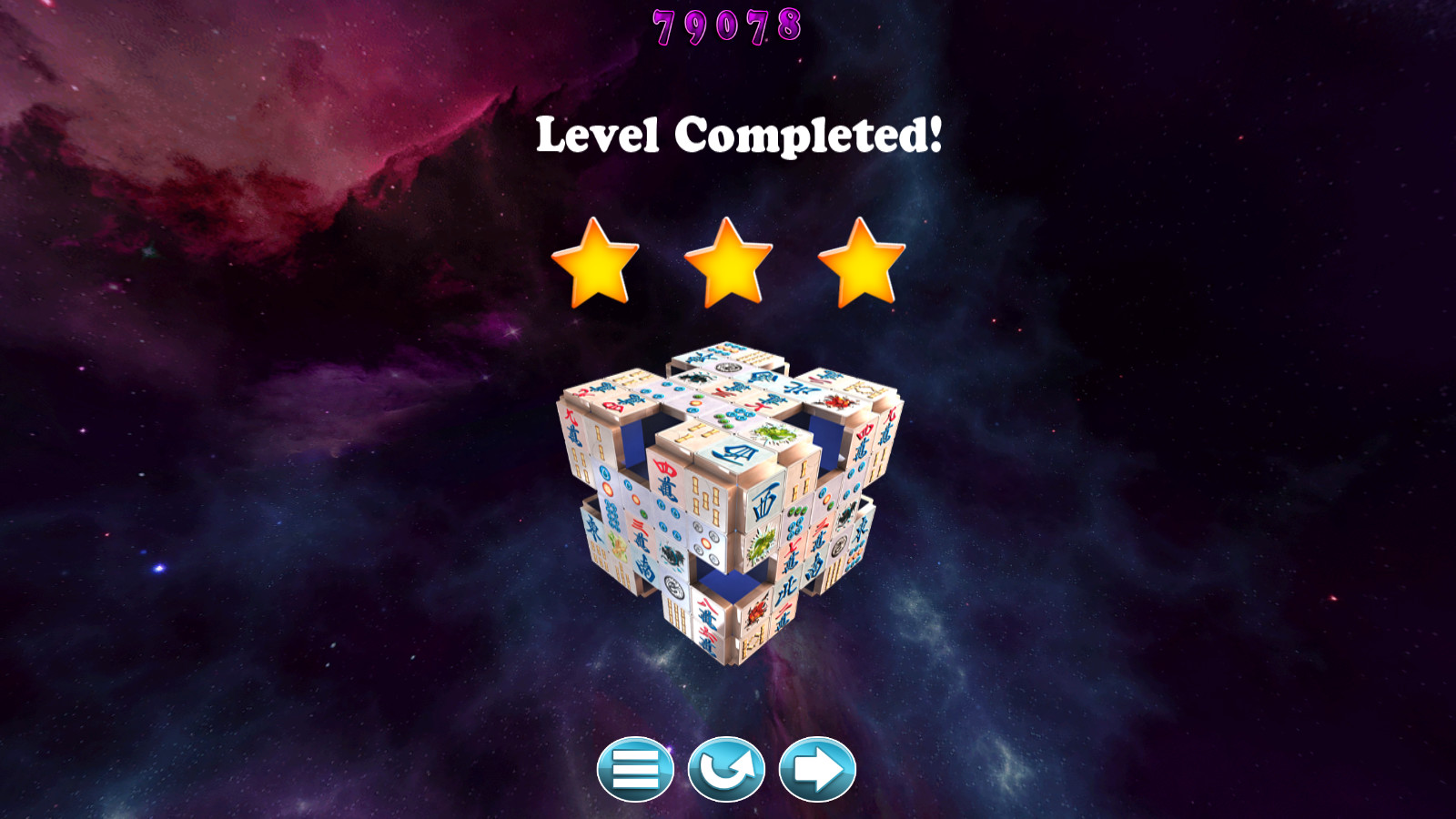Click the score display 79078
The width and height of the screenshot is (1456, 819).
click(x=727, y=24)
